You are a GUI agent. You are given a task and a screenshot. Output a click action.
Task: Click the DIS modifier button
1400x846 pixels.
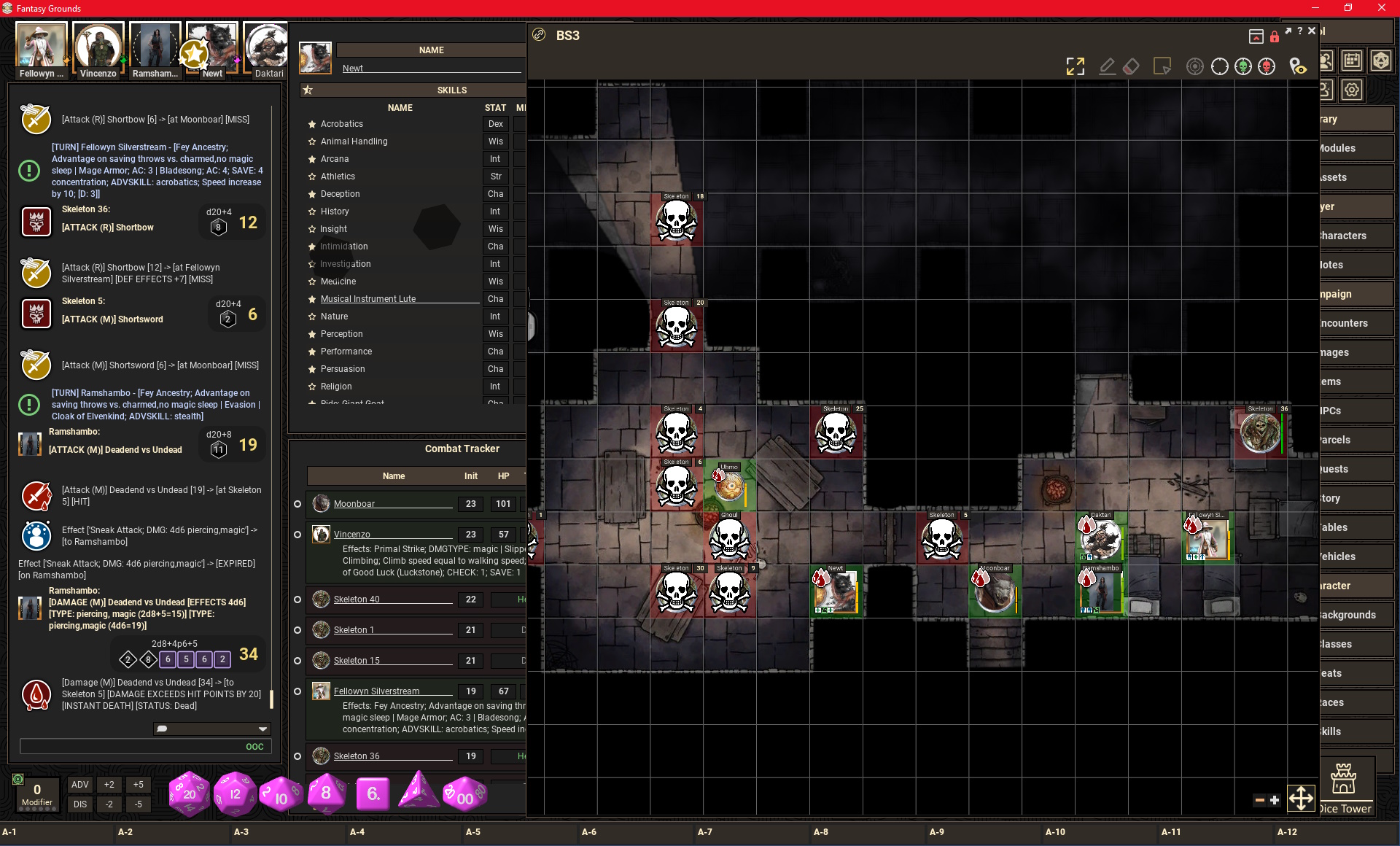tap(80, 804)
